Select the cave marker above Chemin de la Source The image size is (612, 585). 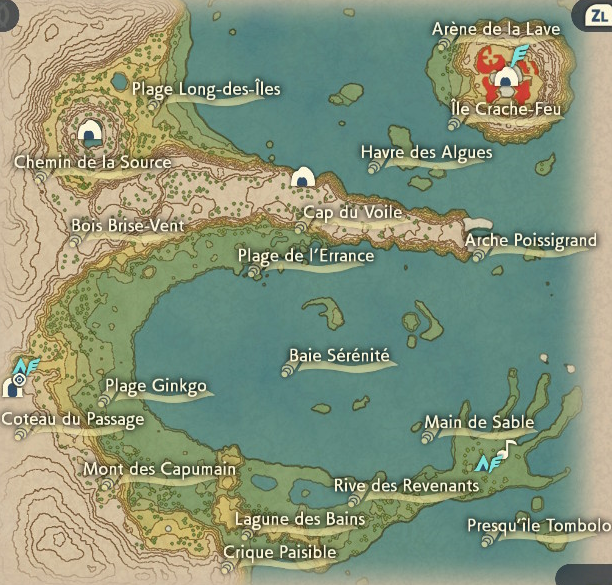tap(91, 130)
